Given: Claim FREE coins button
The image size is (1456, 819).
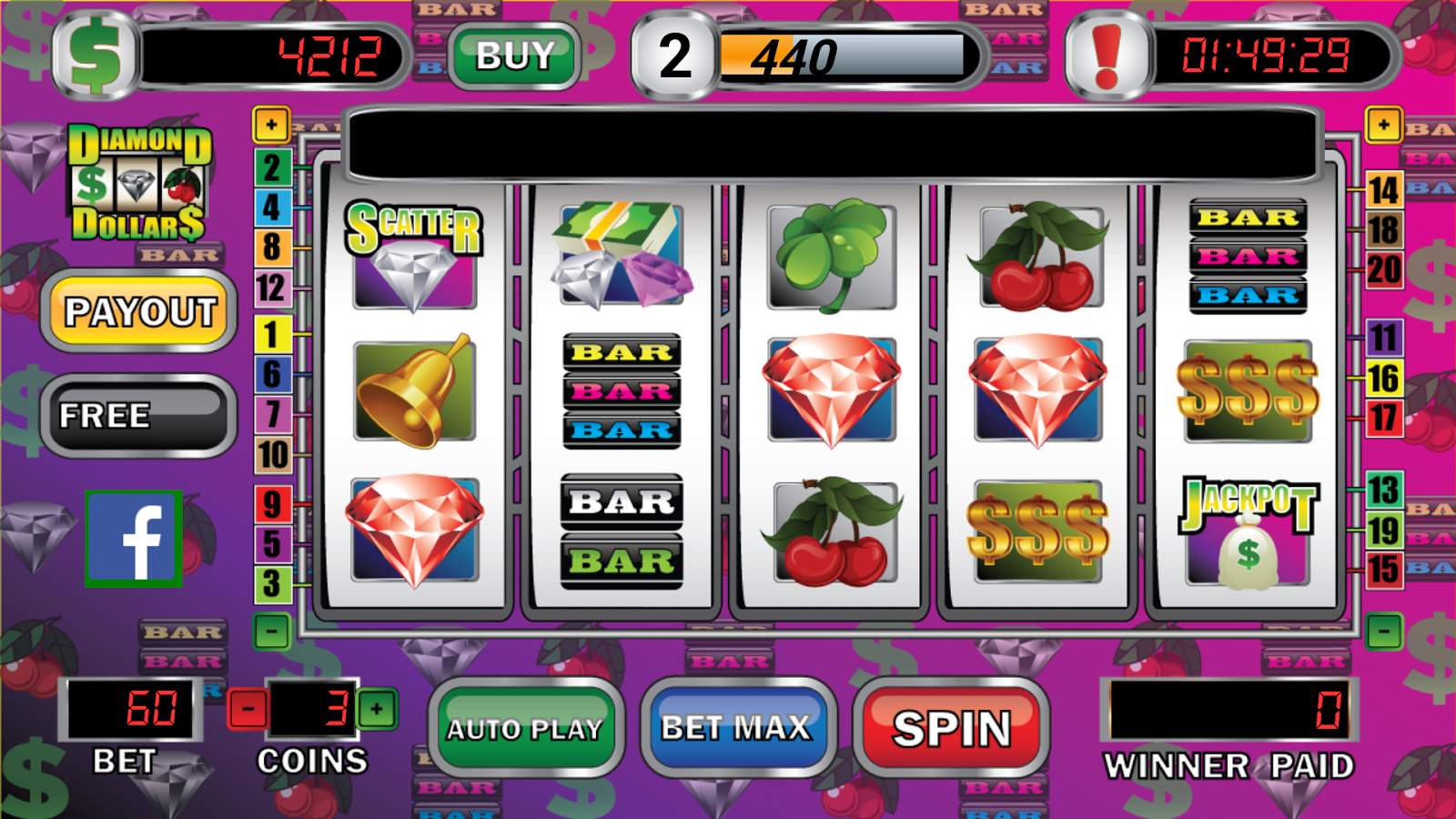Looking at the screenshot, I should [139, 416].
